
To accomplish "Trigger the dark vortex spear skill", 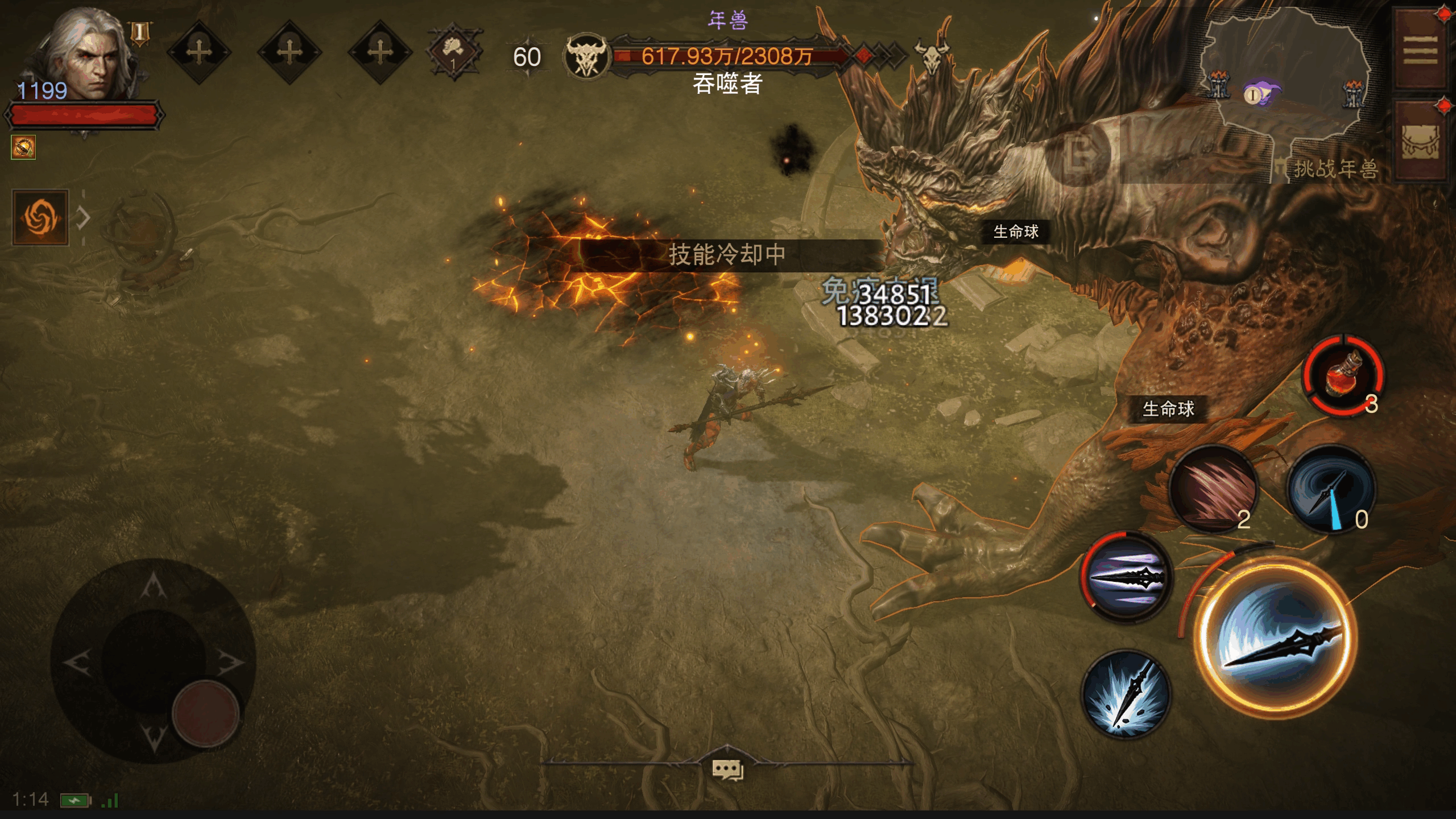I will [1331, 489].
